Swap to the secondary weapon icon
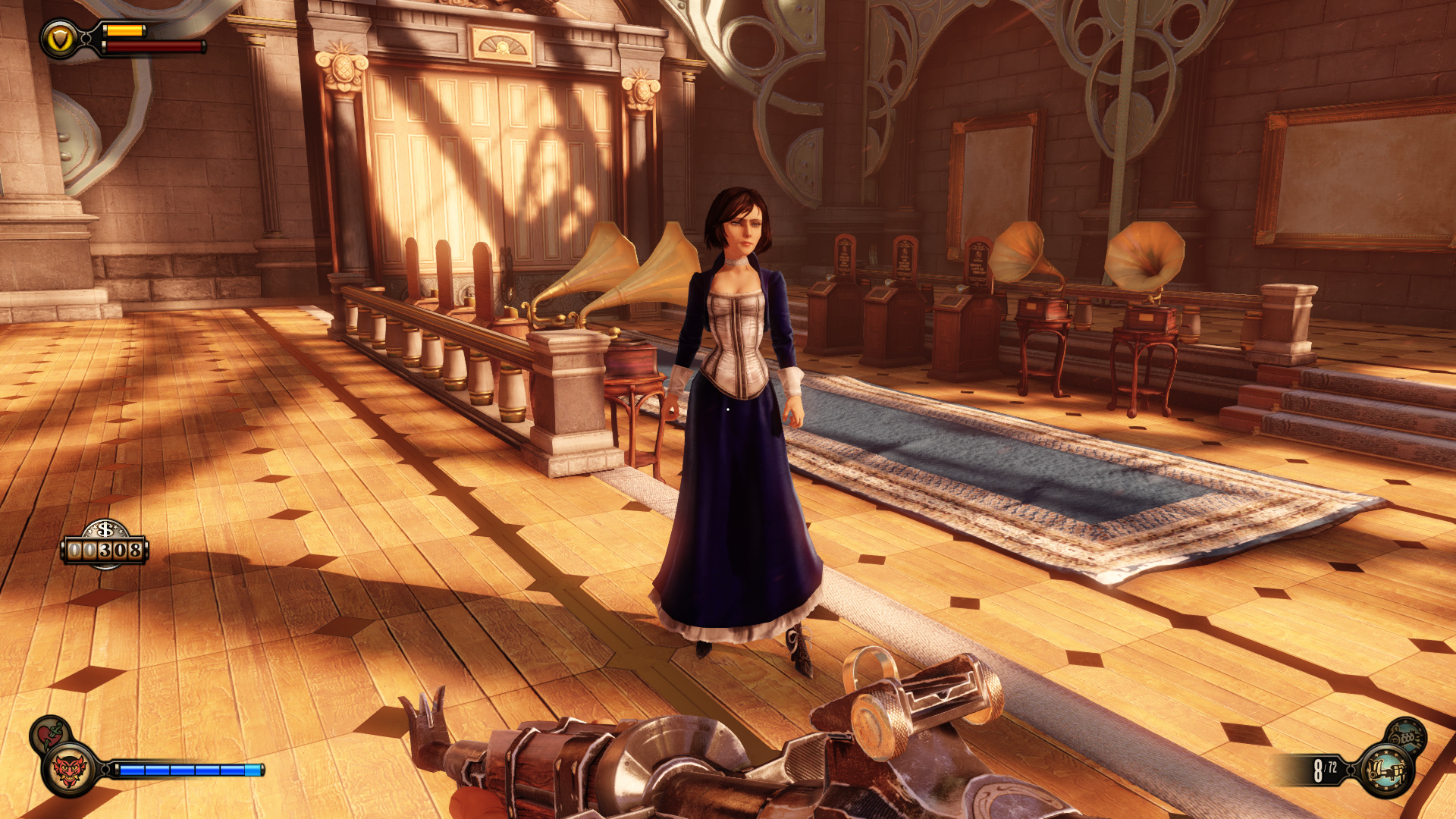Viewport: 1456px width, 819px height. pos(1406,735)
